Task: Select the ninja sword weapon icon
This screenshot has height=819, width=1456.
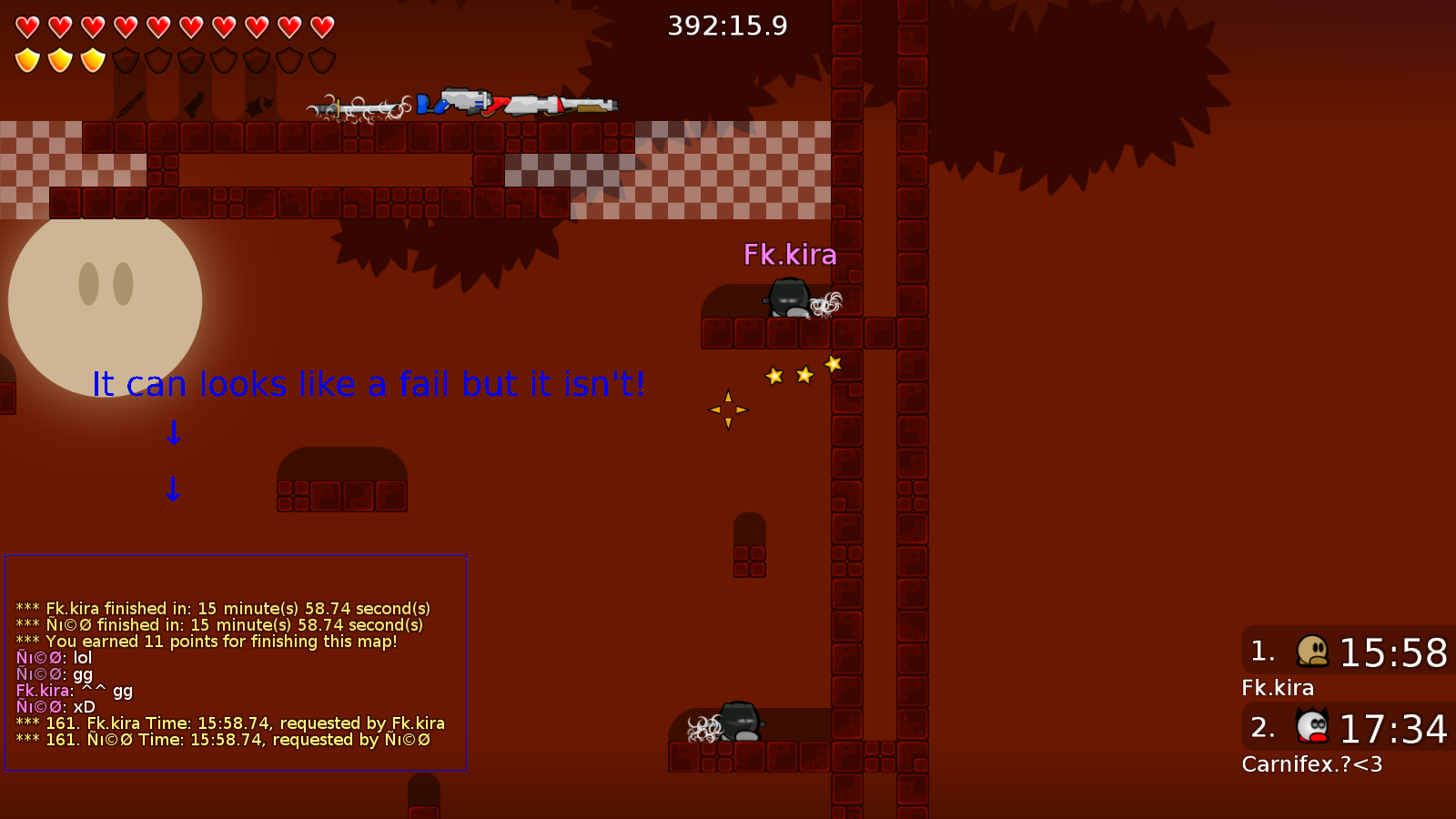Action: coord(359,107)
